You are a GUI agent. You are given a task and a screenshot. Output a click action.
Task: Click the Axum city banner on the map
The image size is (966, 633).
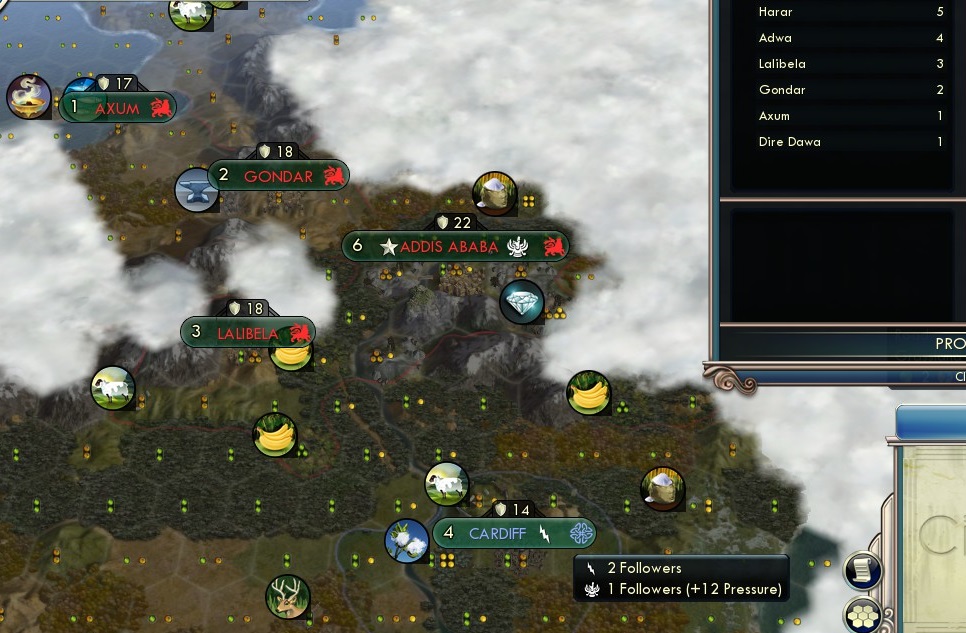coord(118,108)
